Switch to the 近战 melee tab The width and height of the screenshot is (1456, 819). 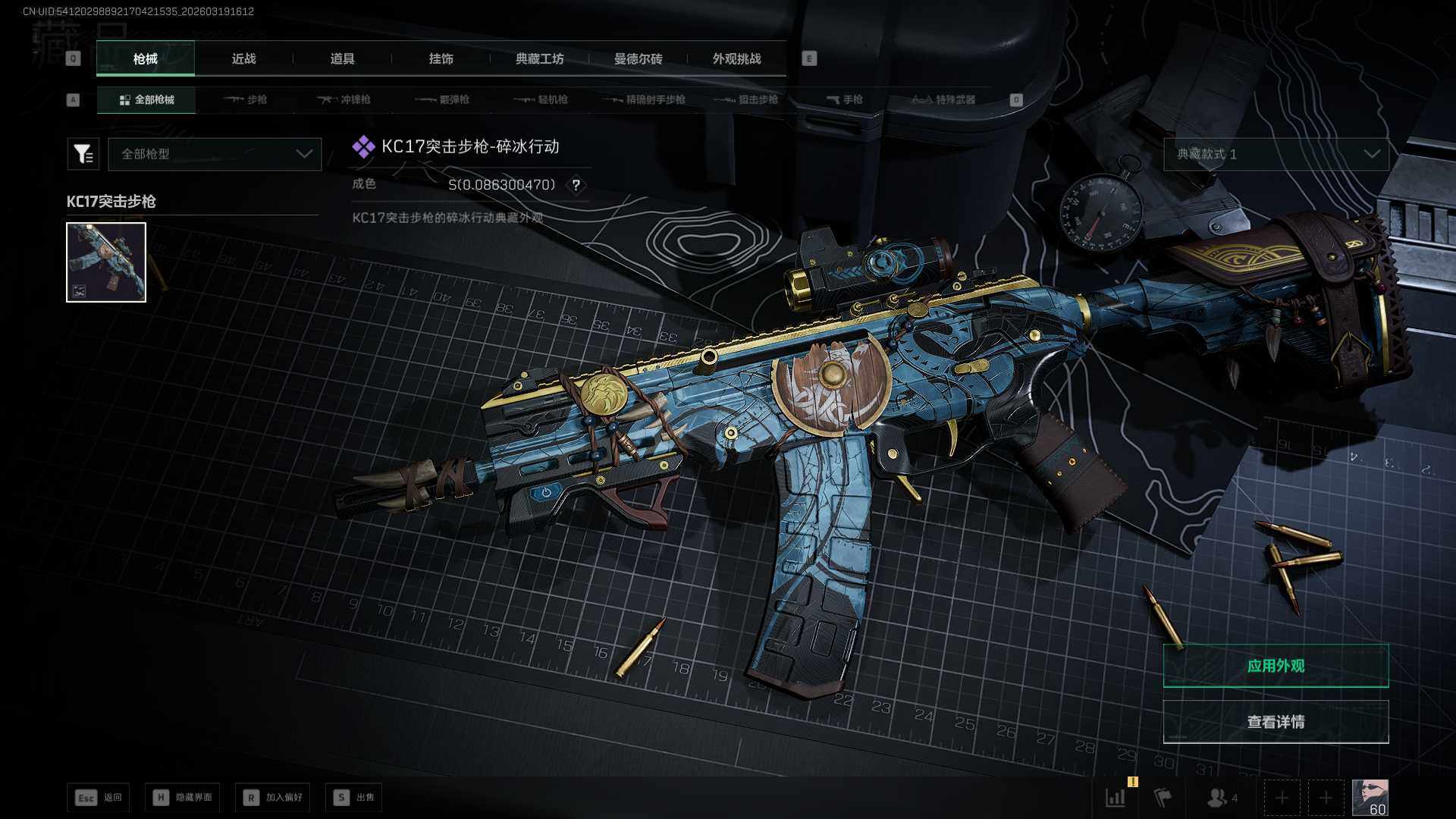point(243,59)
